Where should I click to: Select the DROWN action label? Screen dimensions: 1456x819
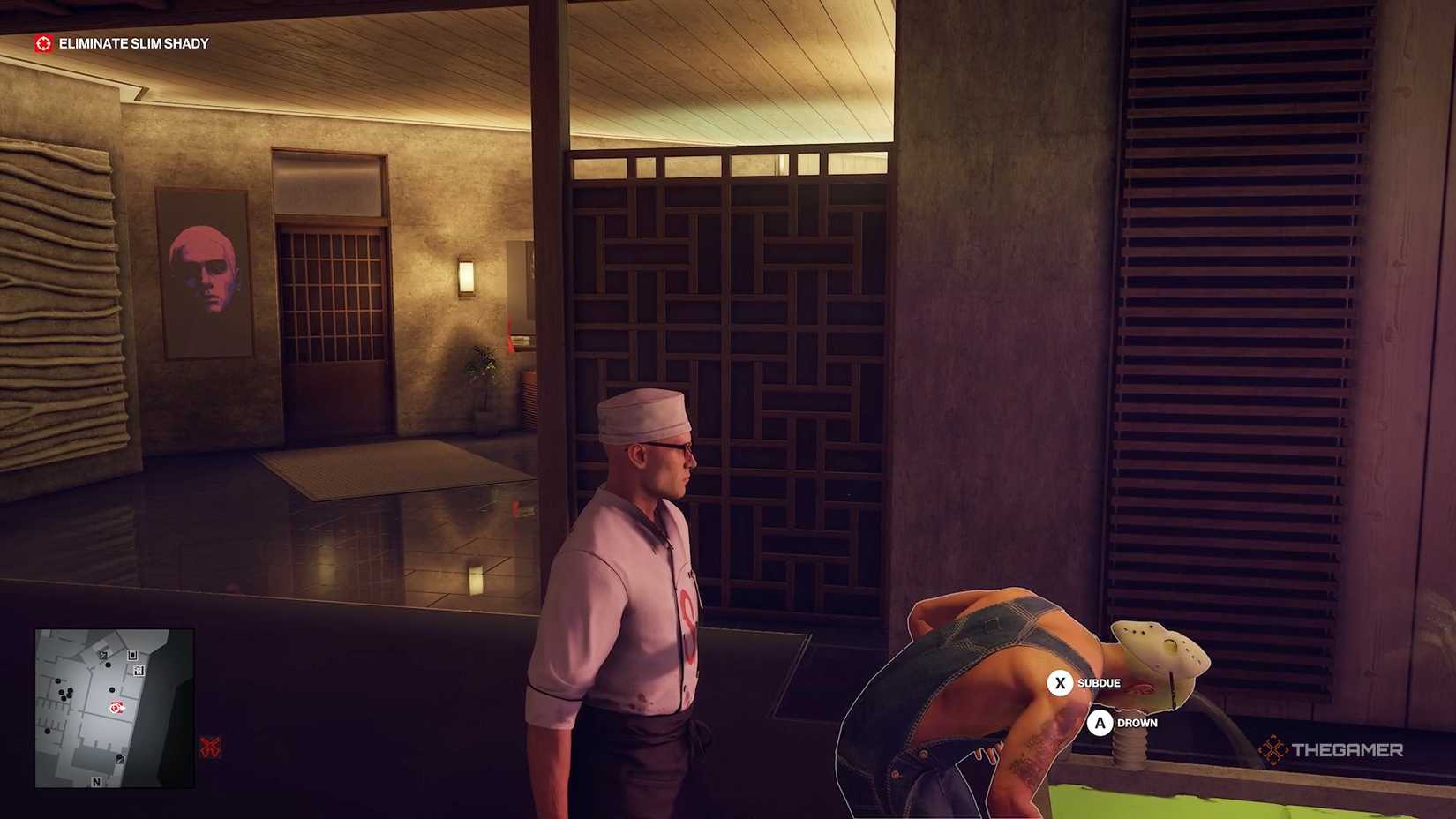click(1137, 723)
